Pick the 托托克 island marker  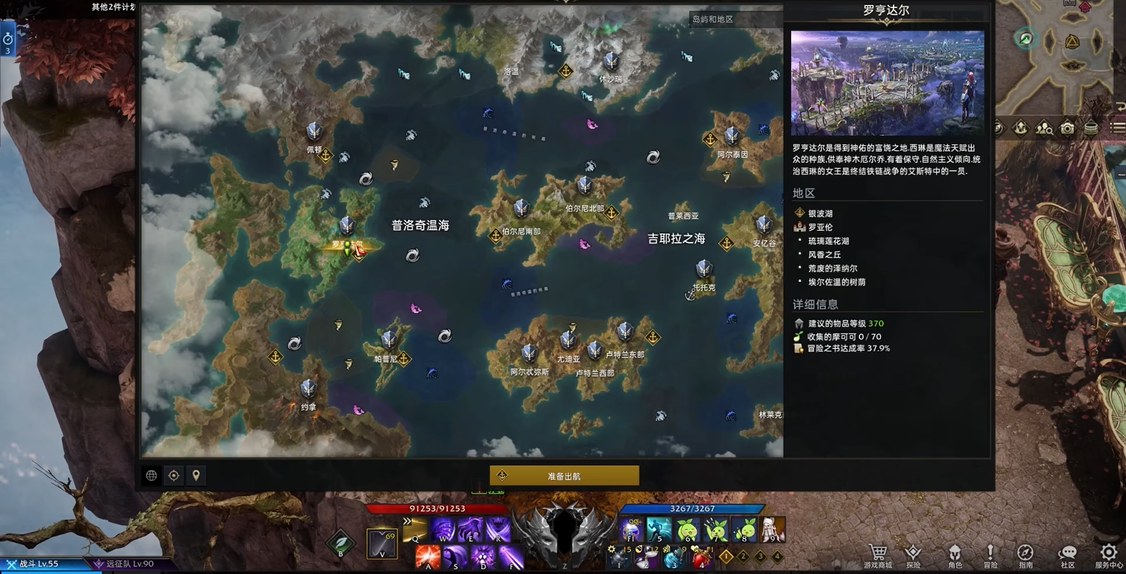click(x=704, y=270)
